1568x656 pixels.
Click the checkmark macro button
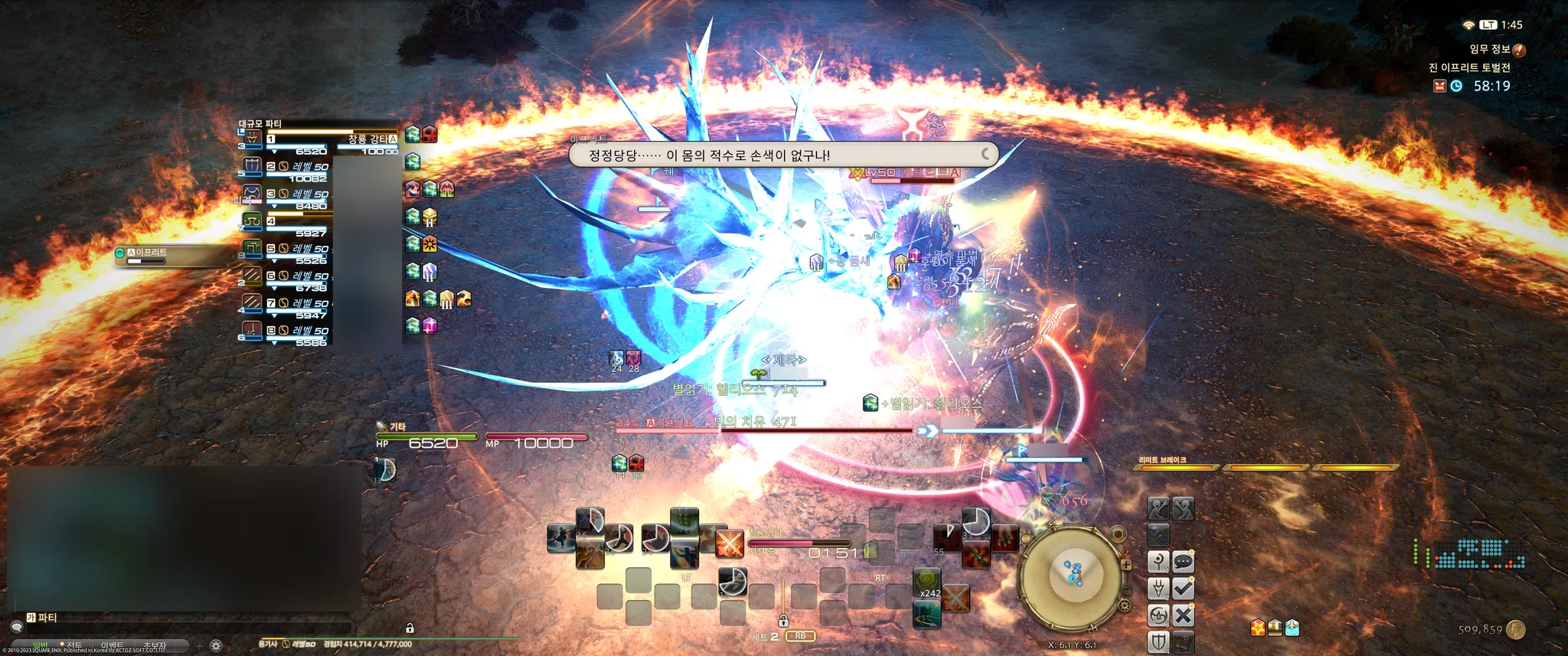point(1183,589)
